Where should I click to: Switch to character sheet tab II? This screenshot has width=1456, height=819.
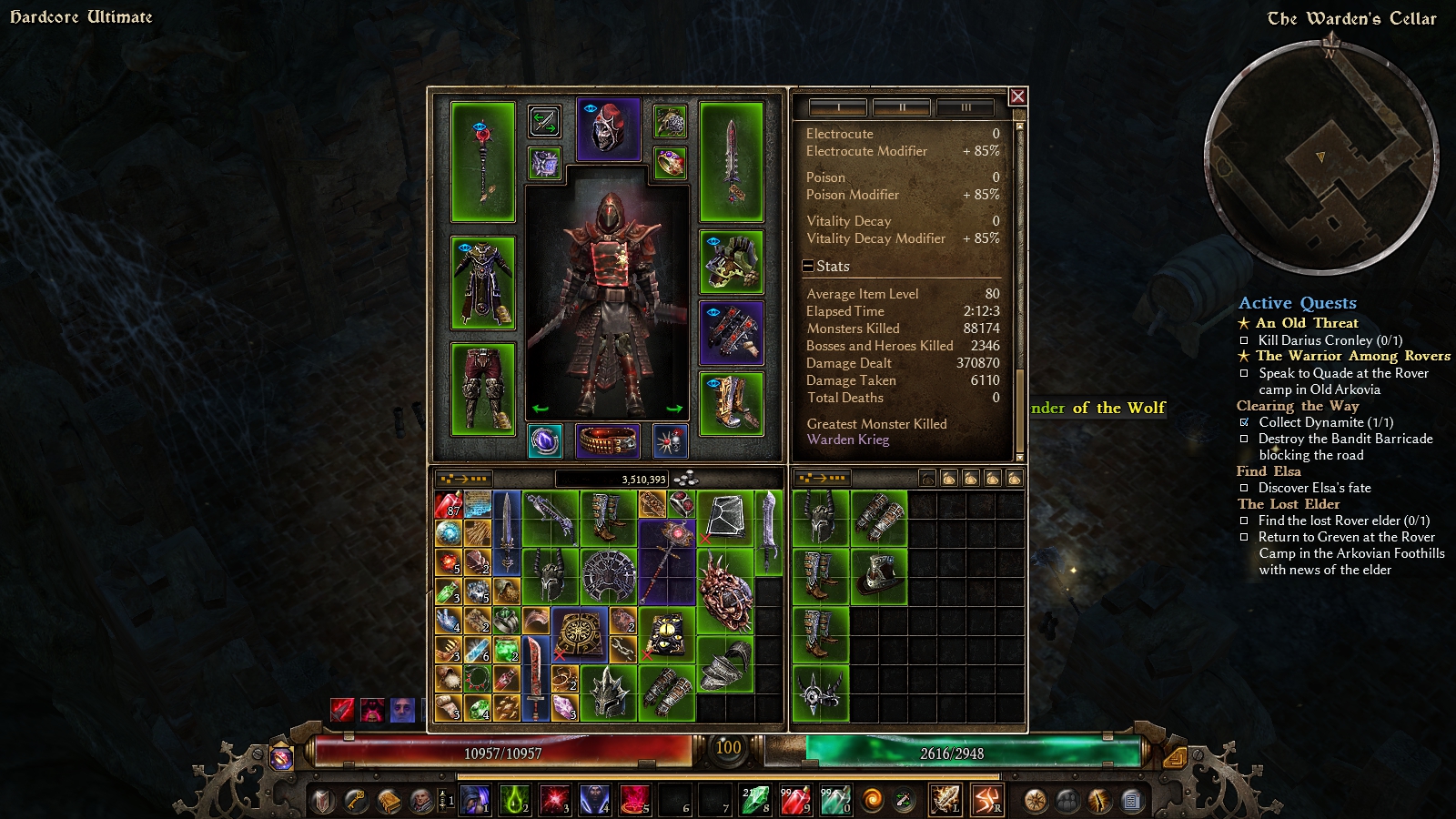click(901, 107)
